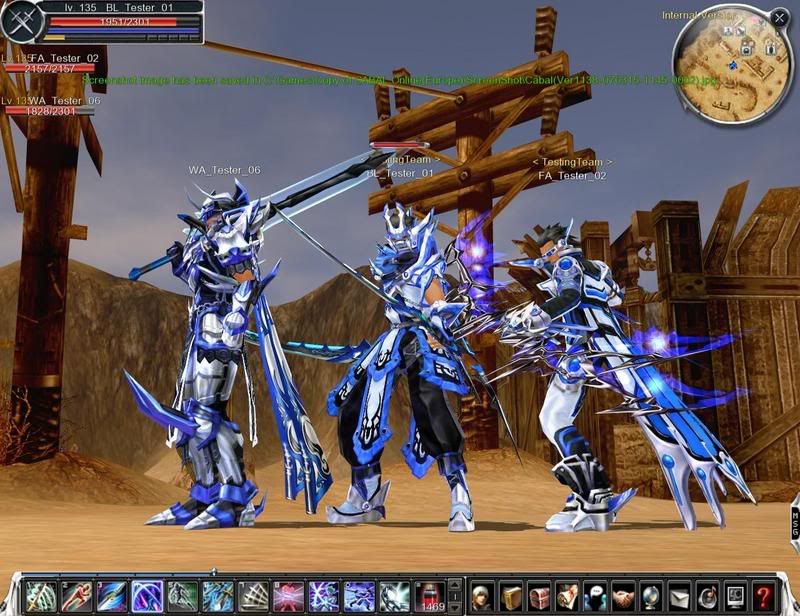800x616 pixels.
Task: Use the red running figure skill
Action: pos(76,596)
